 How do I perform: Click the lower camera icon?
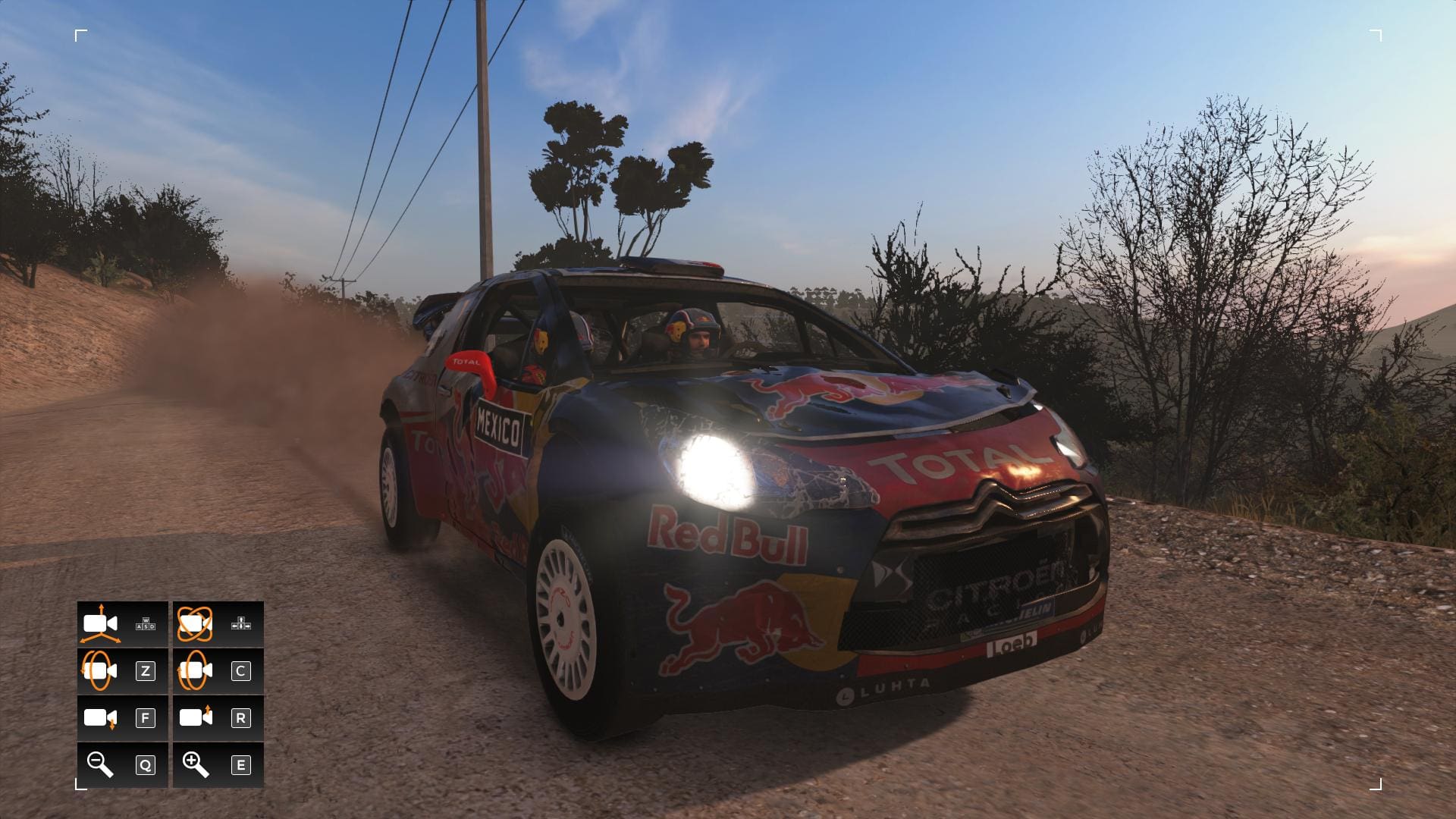[x=100, y=718]
